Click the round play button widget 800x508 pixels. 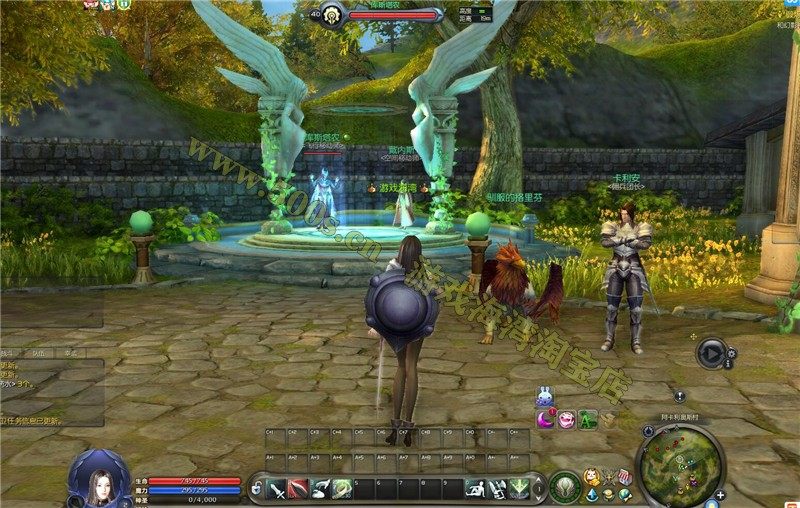(x=711, y=351)
